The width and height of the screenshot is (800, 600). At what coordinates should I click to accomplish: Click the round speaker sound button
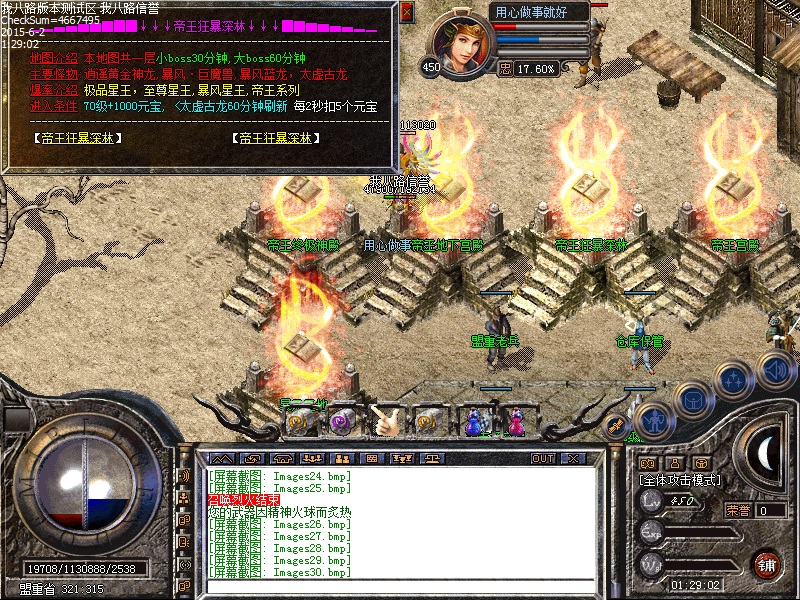[776, 371]
